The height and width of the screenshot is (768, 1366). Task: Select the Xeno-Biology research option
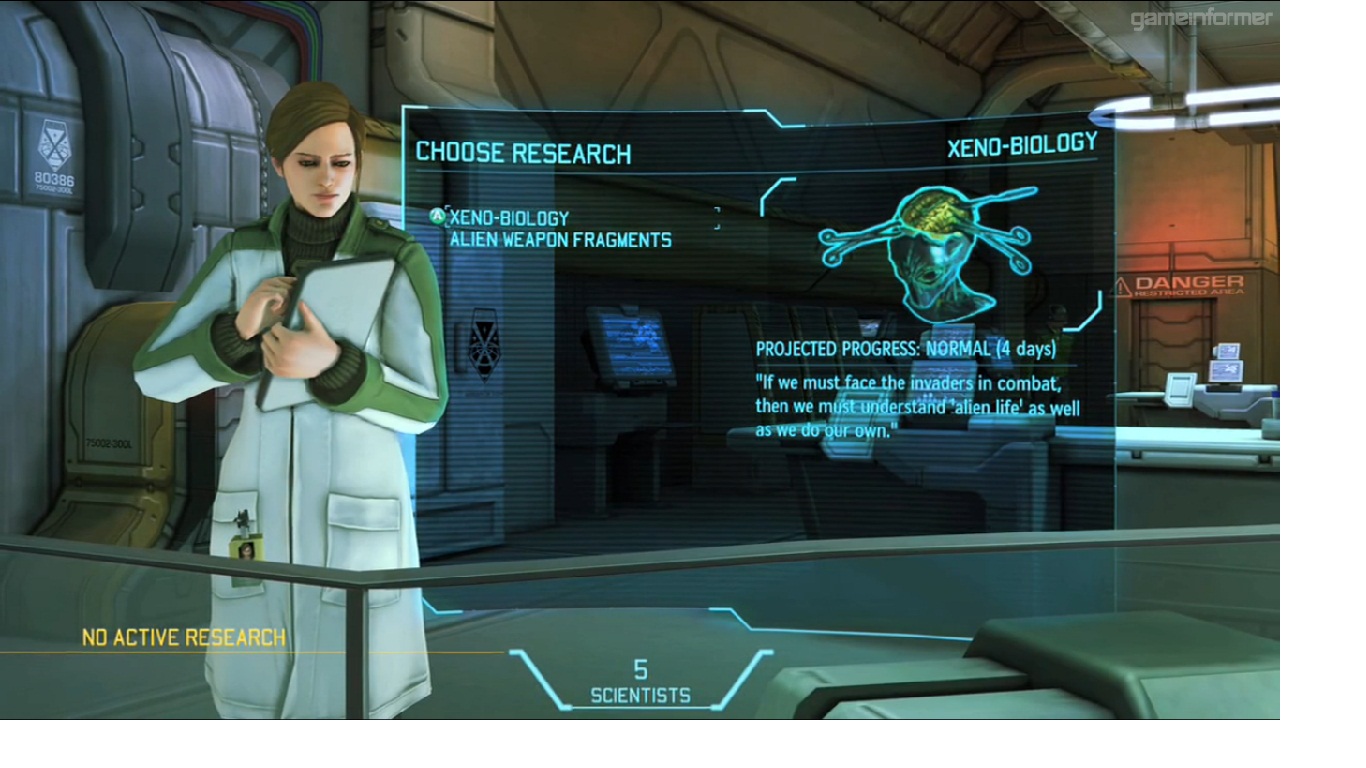click(509, 218)
